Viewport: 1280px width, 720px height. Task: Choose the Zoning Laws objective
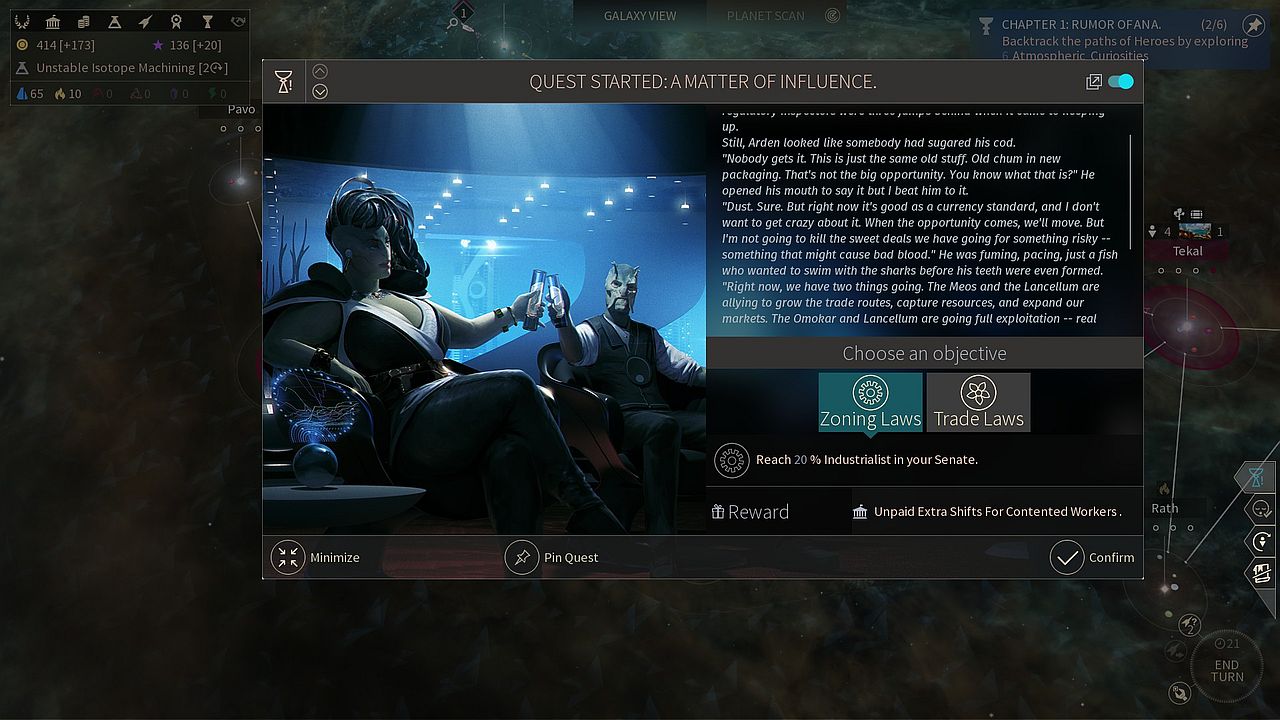[870, 402]
